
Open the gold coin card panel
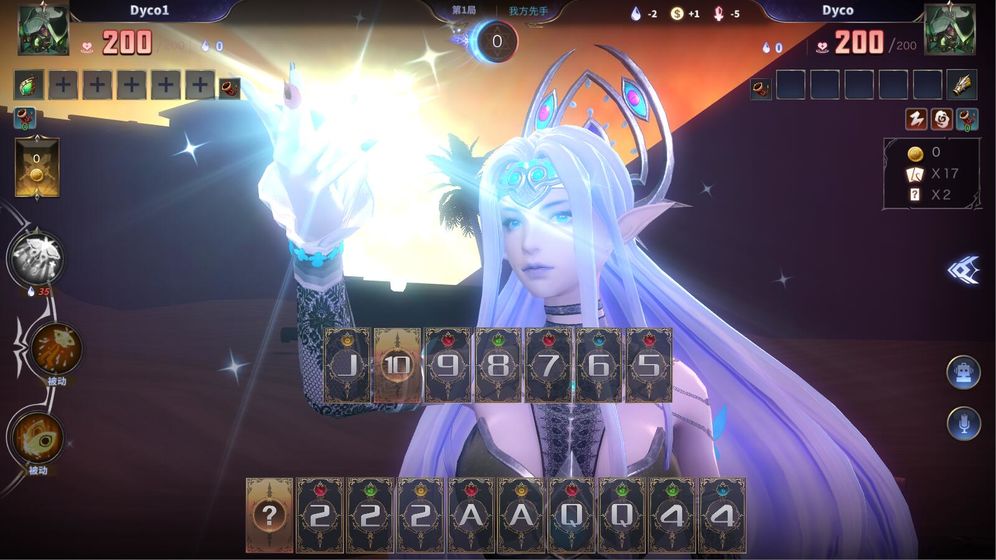click(37, 167)
